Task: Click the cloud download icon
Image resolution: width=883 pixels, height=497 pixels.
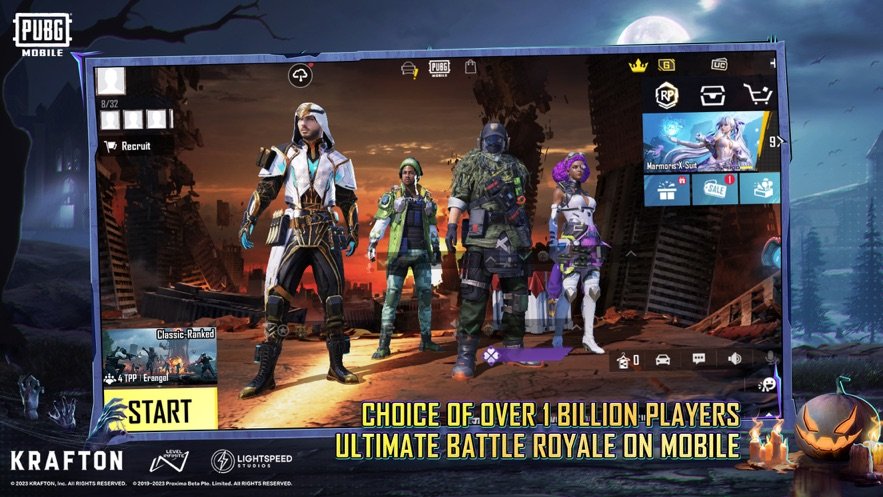Action: [x=300, y=76]
